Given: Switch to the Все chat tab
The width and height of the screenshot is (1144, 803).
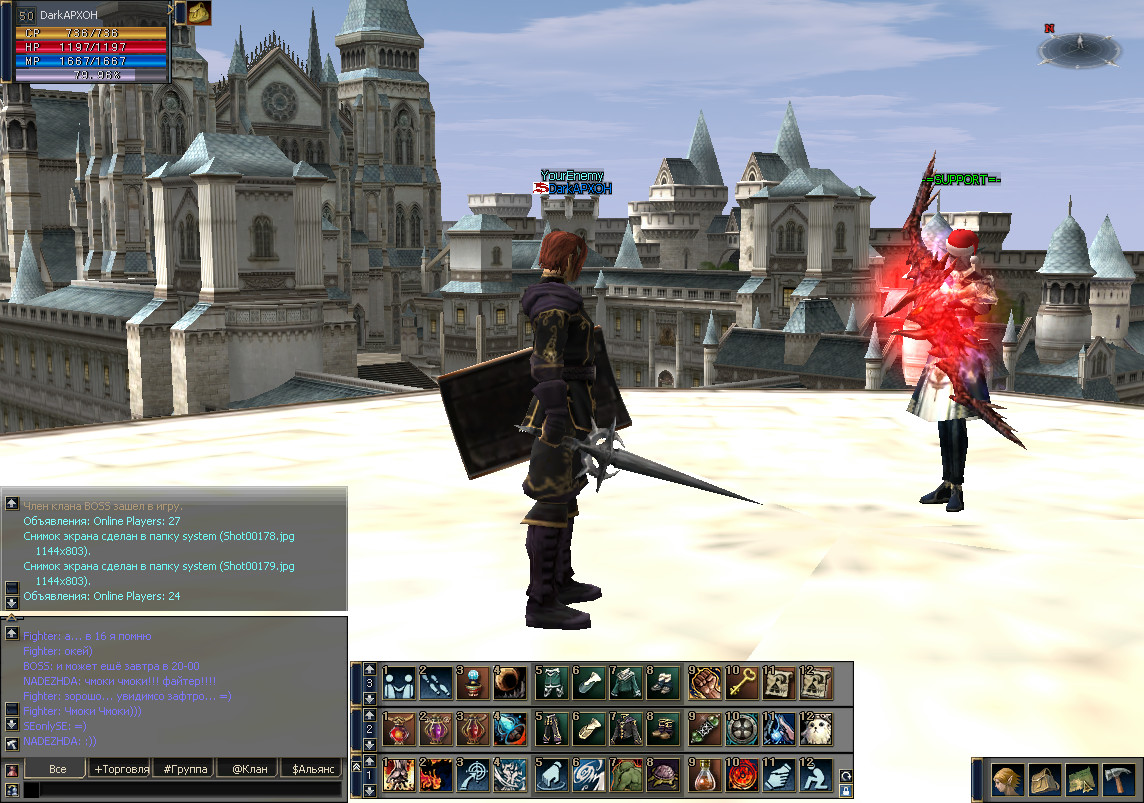Looking at the screenshot, I should 57,769.
